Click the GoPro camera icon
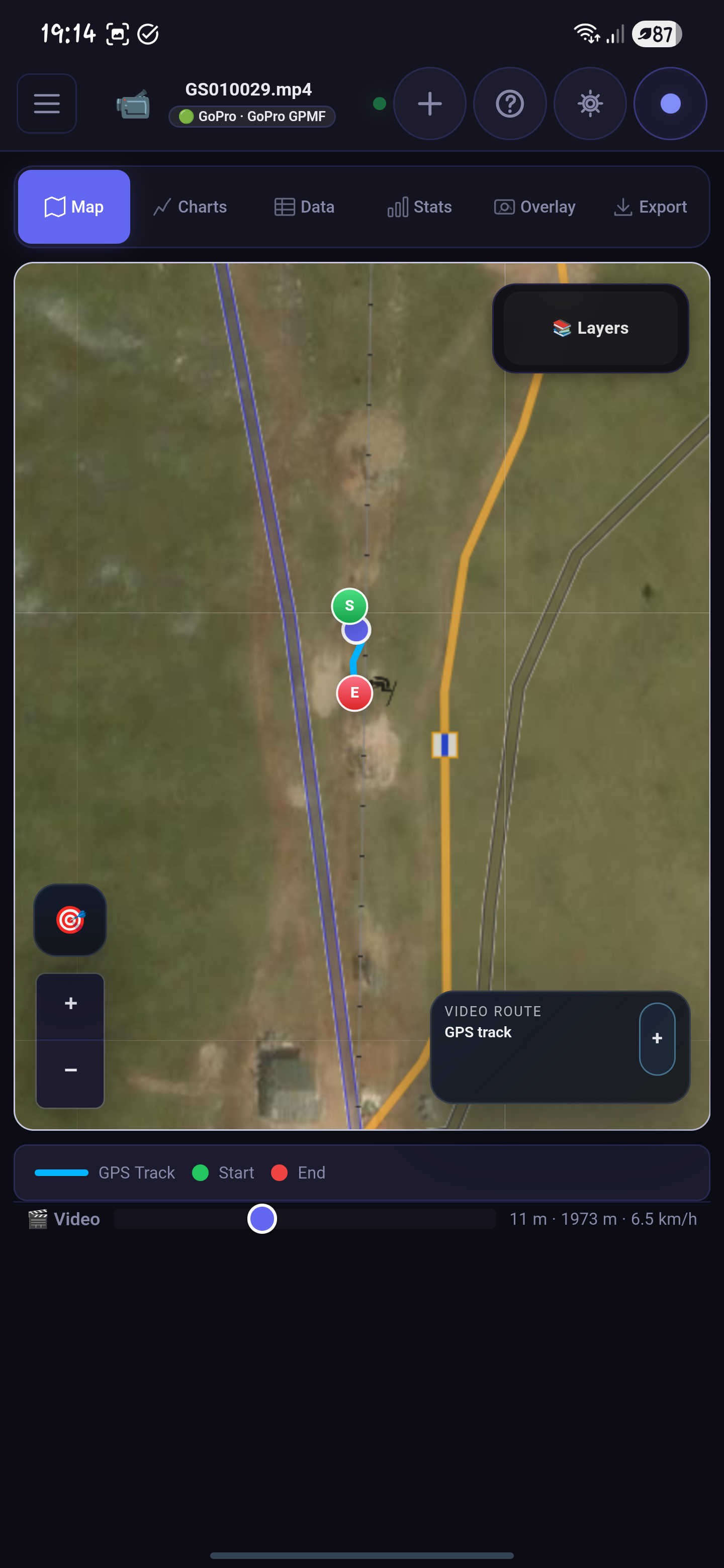The height and width of the screenshot is (1568, 724). 133,104
